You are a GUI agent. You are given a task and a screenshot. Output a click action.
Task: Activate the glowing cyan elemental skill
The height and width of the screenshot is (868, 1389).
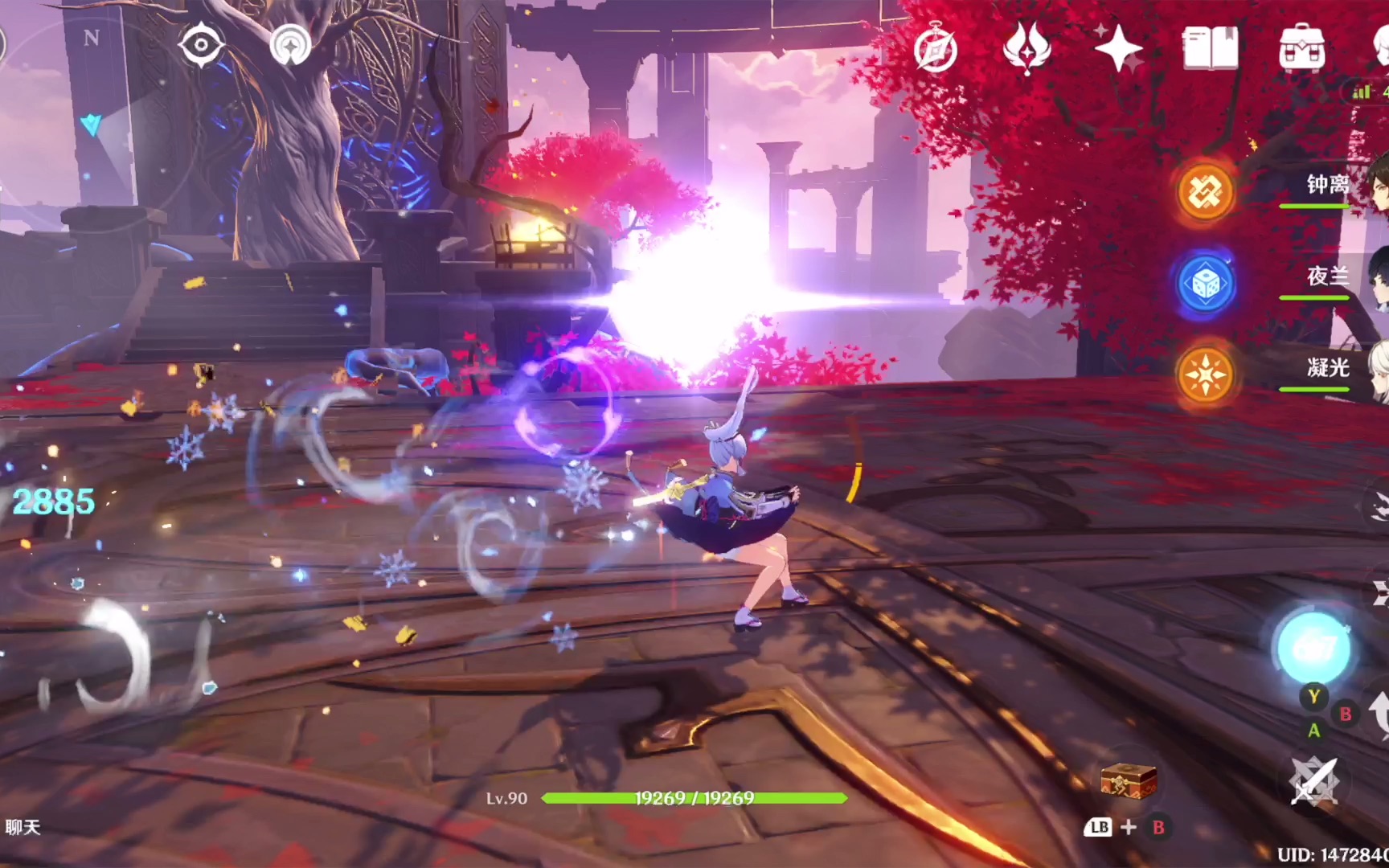click(1314, 648)
